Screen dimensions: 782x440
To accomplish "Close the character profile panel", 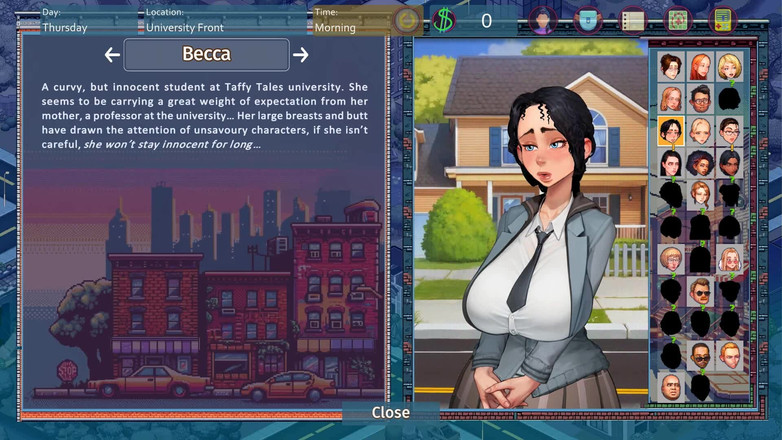I will [x=390, y=412].
